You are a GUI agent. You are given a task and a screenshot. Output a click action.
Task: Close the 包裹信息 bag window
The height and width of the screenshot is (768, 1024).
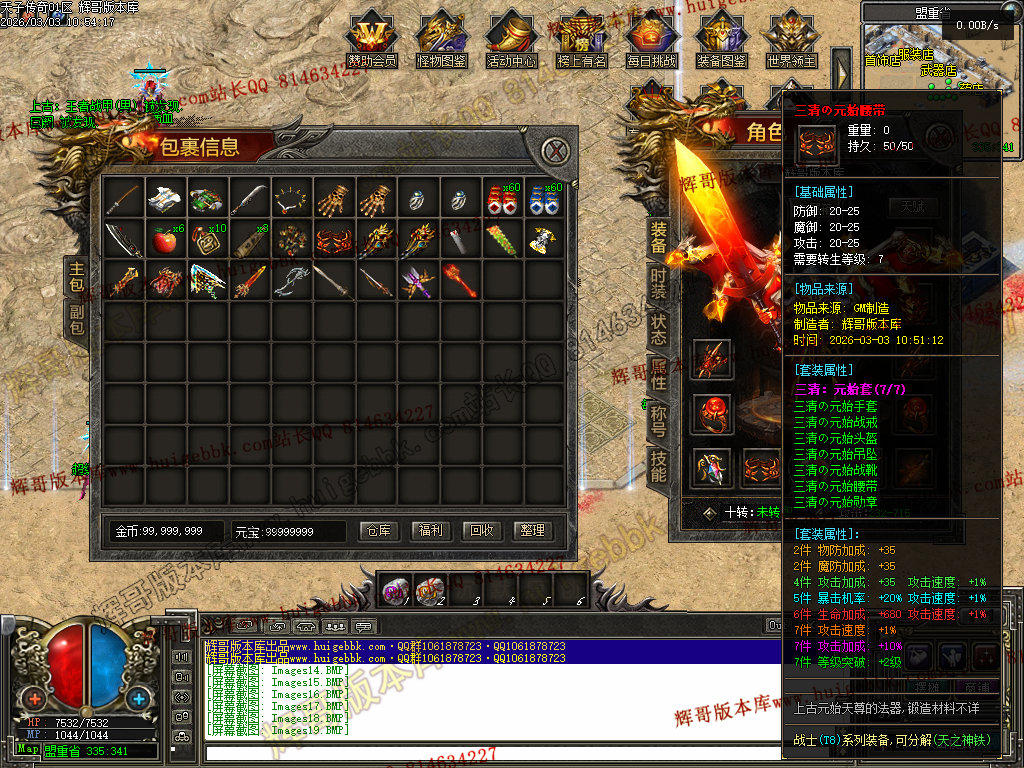(x=554, y=151)
